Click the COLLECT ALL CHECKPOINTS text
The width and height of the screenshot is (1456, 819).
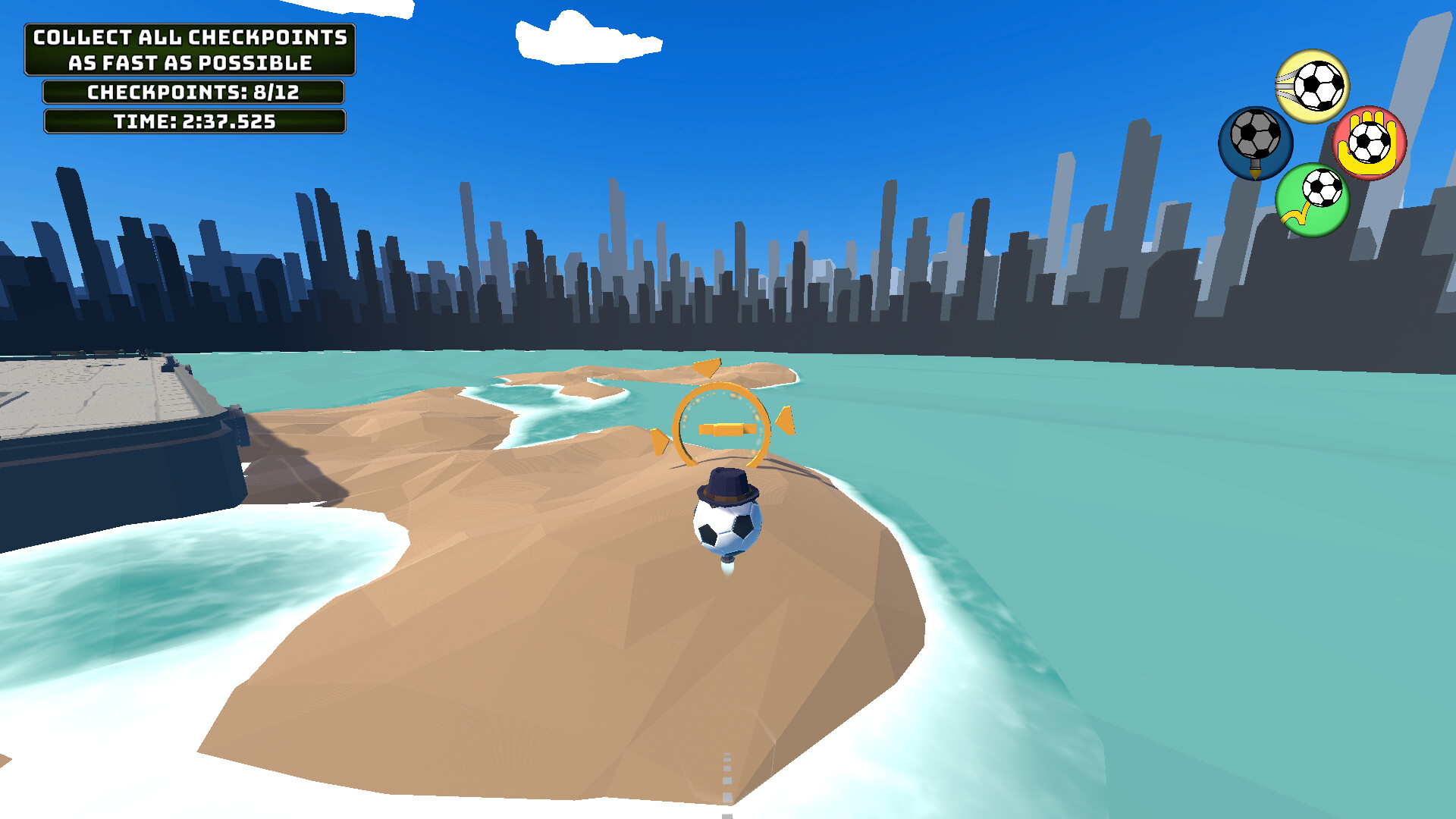pos(190,36)
